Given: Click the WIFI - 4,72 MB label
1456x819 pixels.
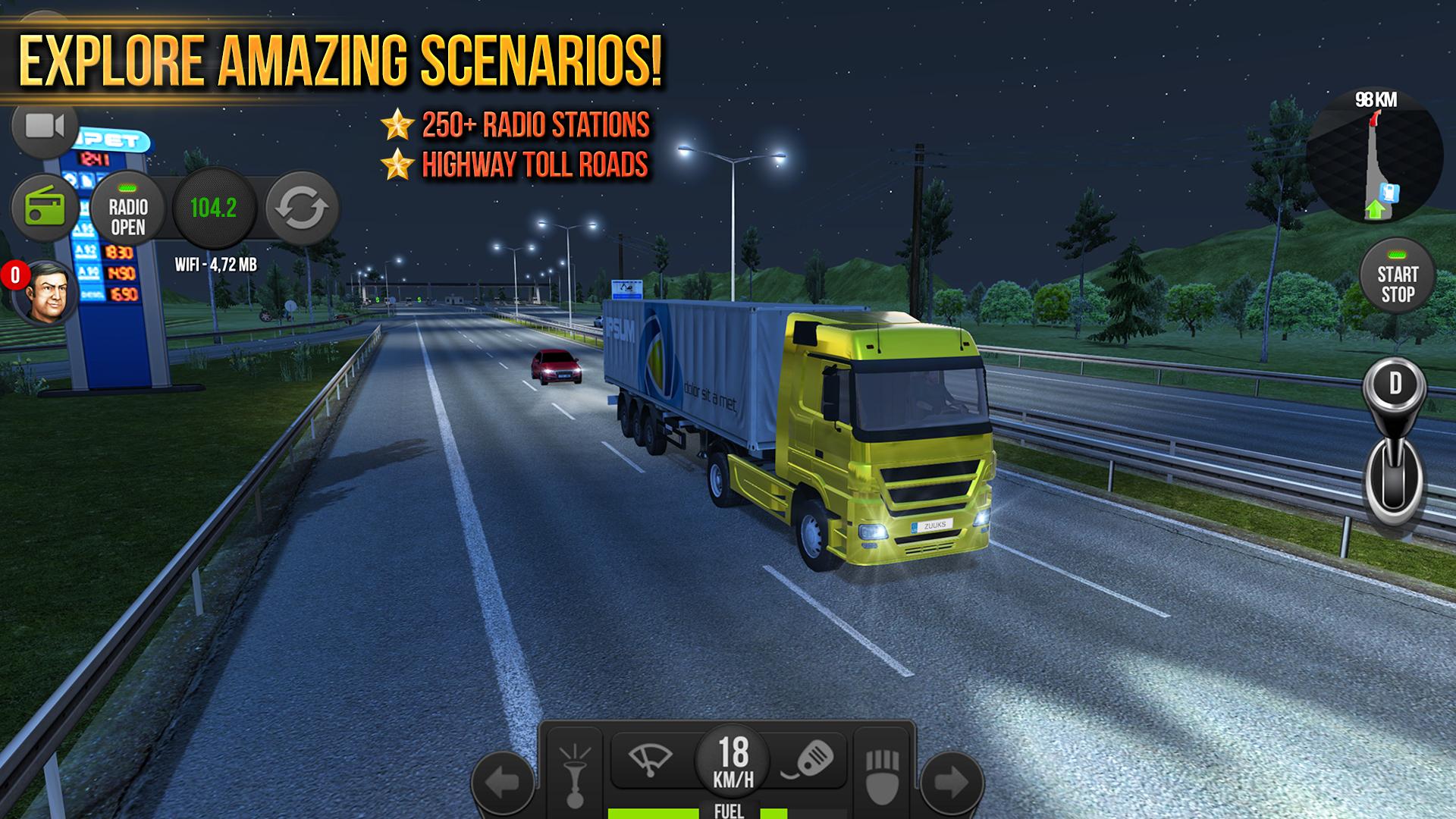Looking at the screenshot, I should point(215,265).
